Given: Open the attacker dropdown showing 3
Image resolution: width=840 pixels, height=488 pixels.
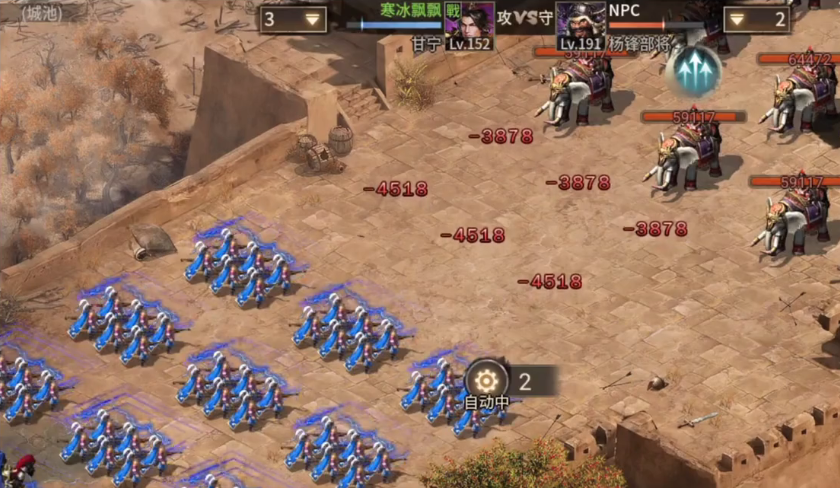Looking at the screenshot, I should (293, 19).
